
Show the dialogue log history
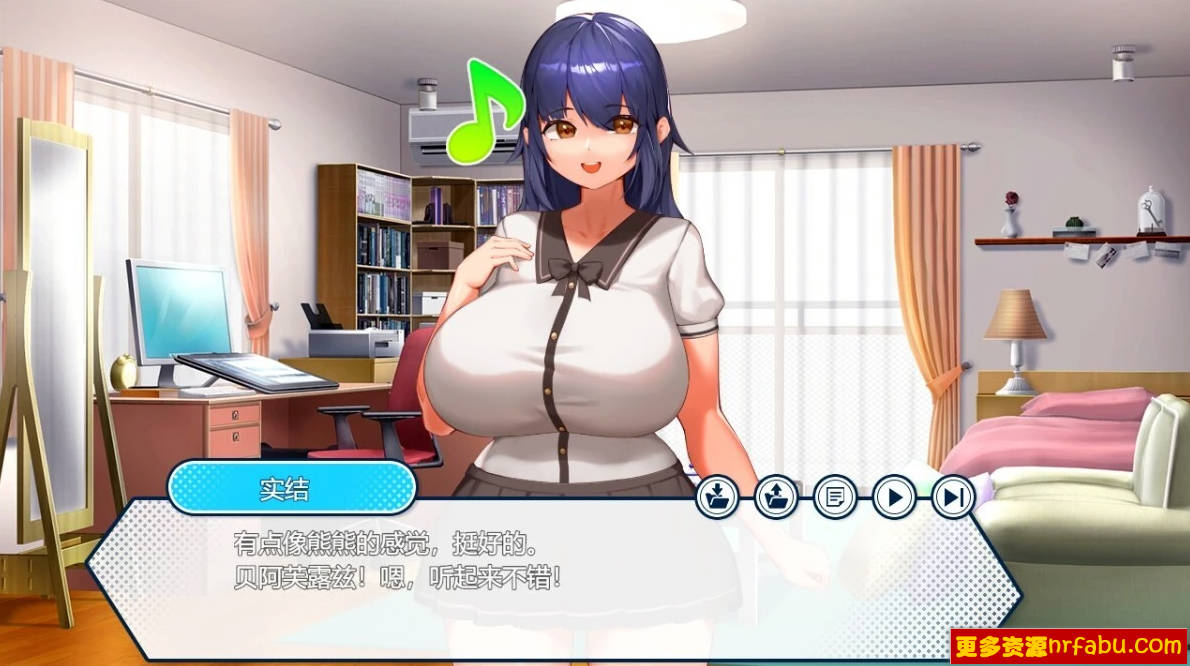tap(835, 496)
